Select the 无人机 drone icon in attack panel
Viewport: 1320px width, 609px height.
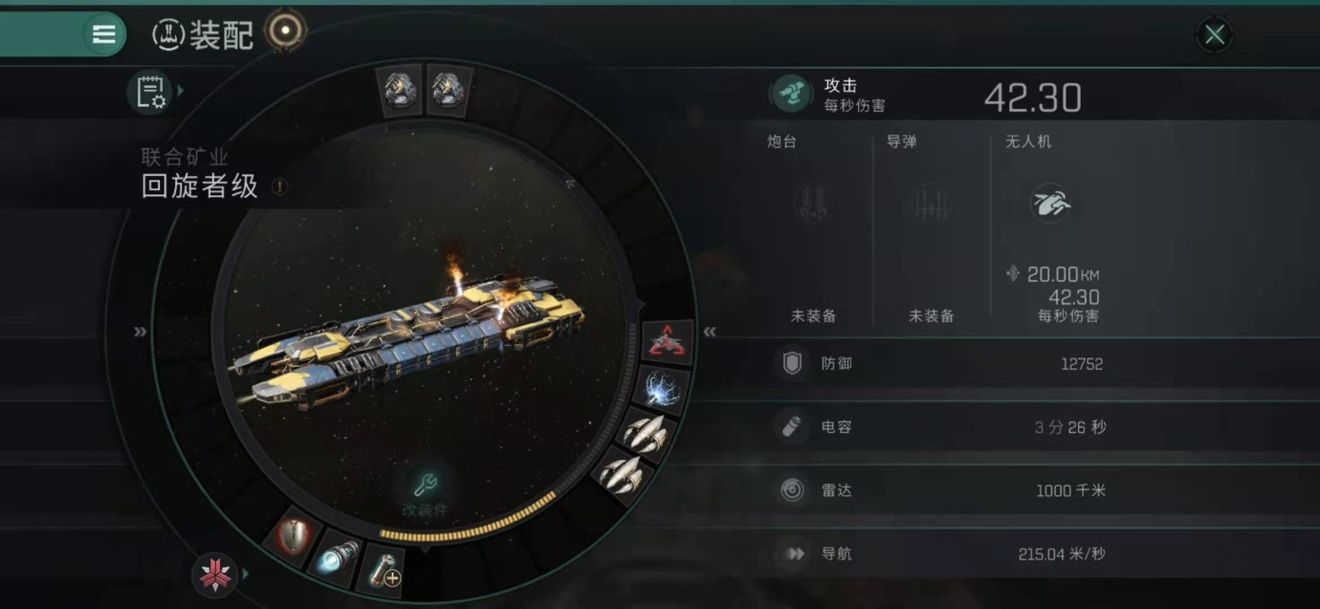(1051, 205)
